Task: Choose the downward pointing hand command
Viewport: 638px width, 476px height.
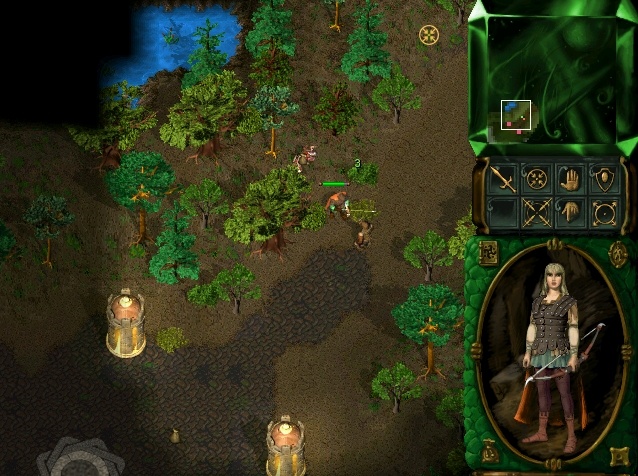Action: coord(571,212)
